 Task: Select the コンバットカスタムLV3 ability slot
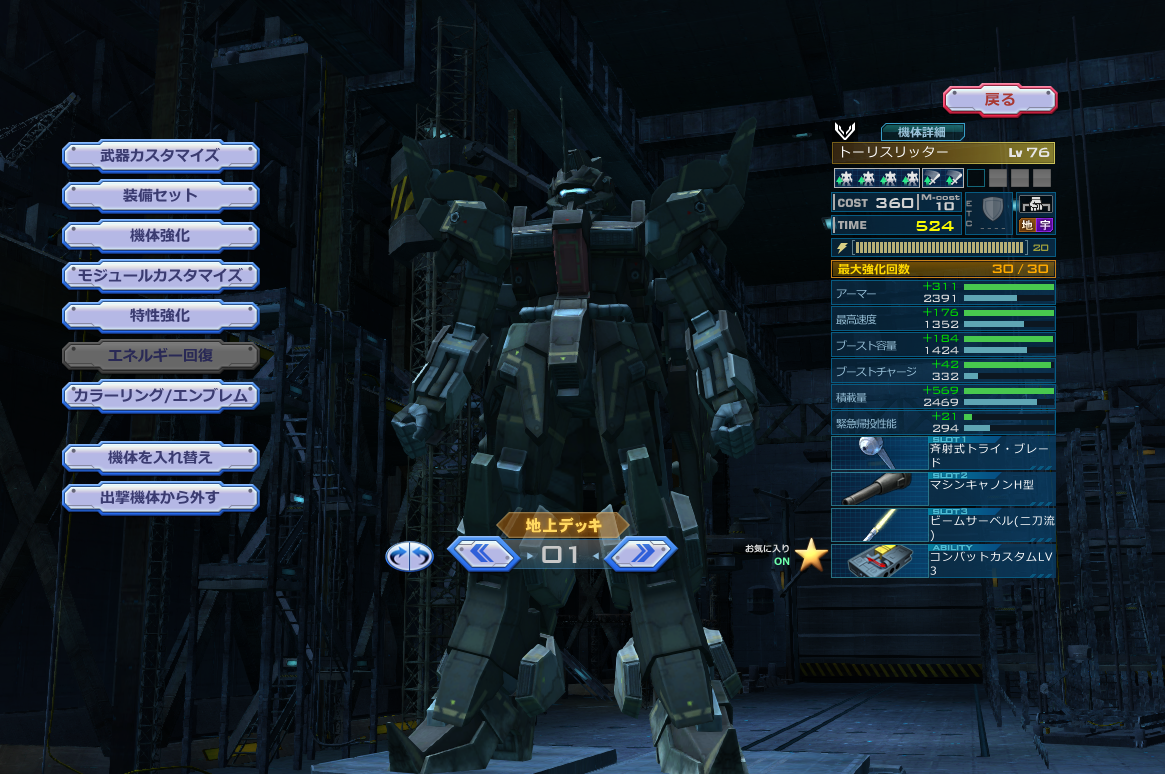943,561
